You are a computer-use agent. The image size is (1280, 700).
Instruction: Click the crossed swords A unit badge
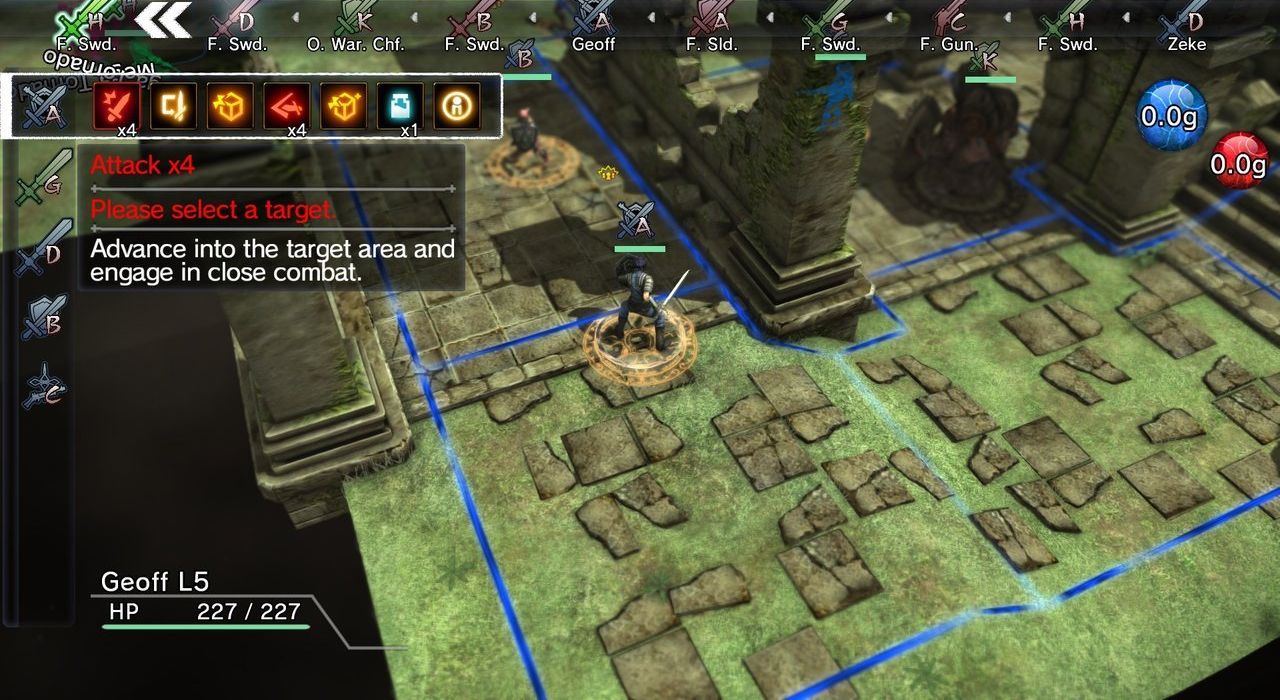46,105
